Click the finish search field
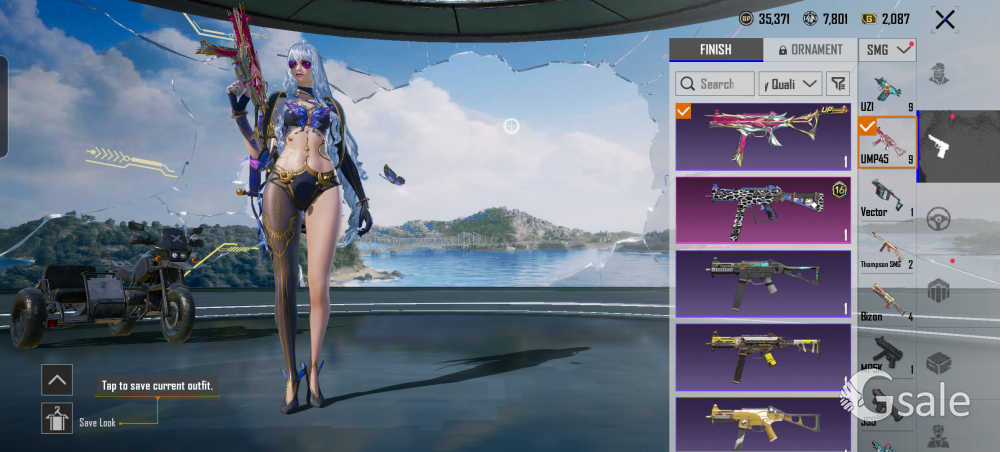Image resolution: width=1000 pixels, height=452 pixels. 715,84
